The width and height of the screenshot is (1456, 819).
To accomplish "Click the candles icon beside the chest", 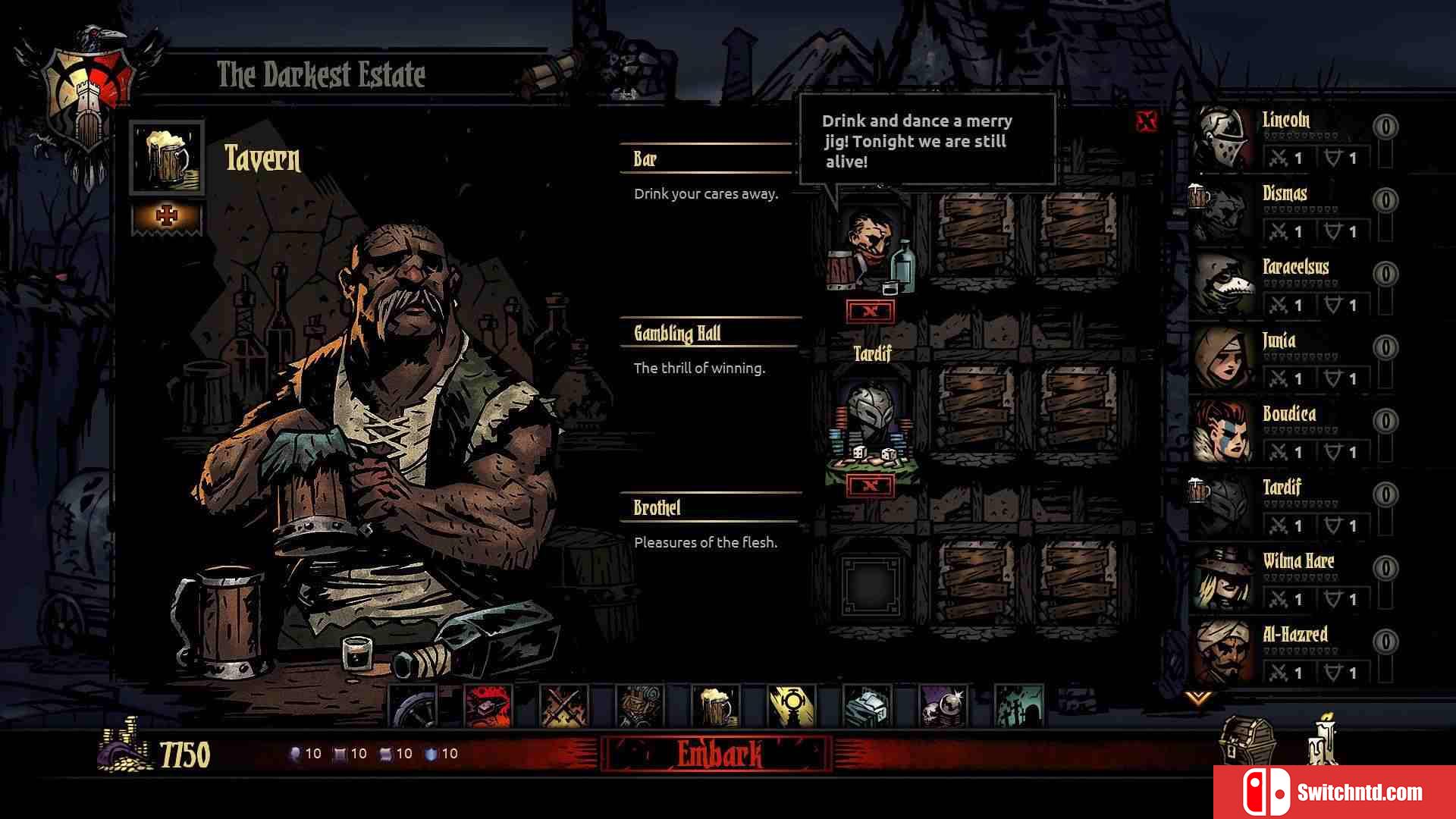I will pos(1323,740).
